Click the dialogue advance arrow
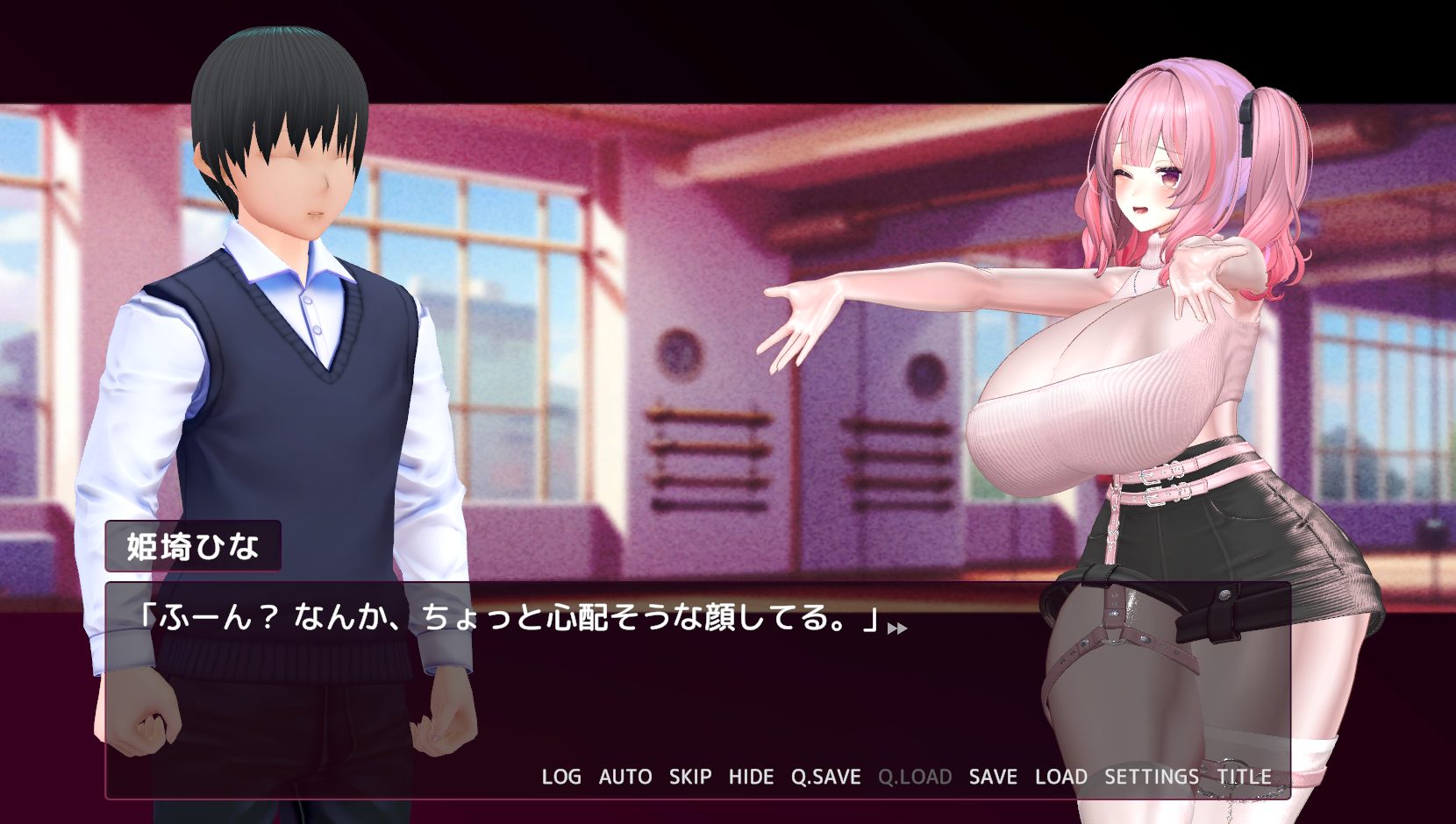 pos(897,628)
